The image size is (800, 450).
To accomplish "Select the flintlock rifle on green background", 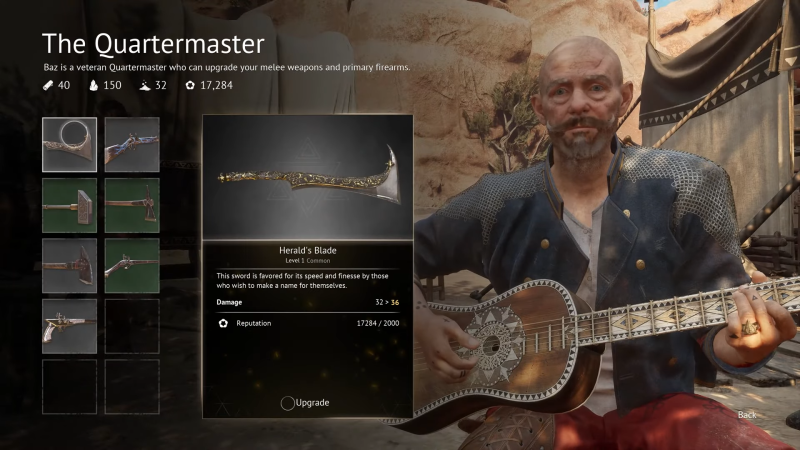I will tap(132, 266).
